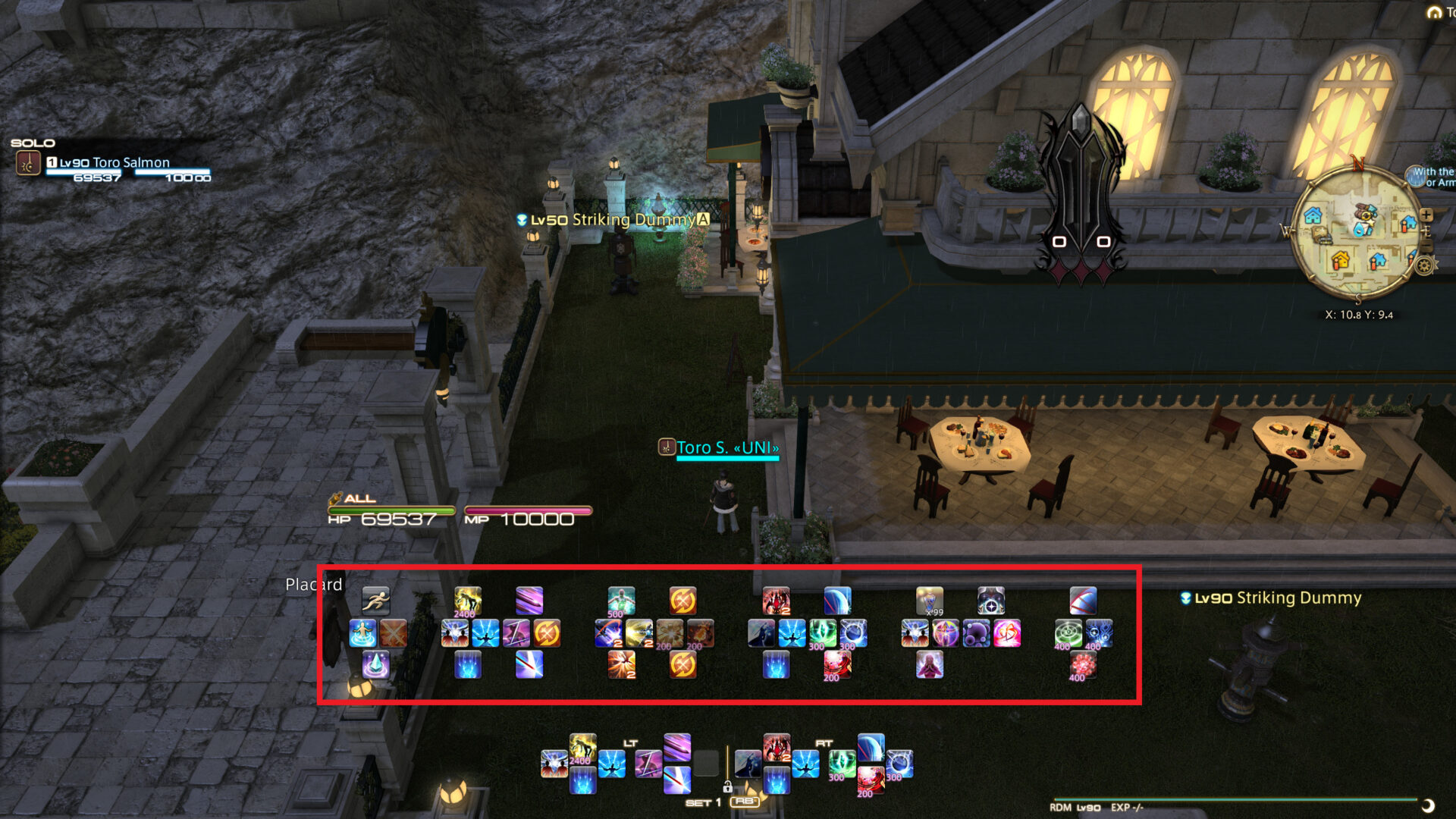Click the Placard label on the wall
The width and height of the screenshot is (1456, 819).
click(x=314, y=585)
